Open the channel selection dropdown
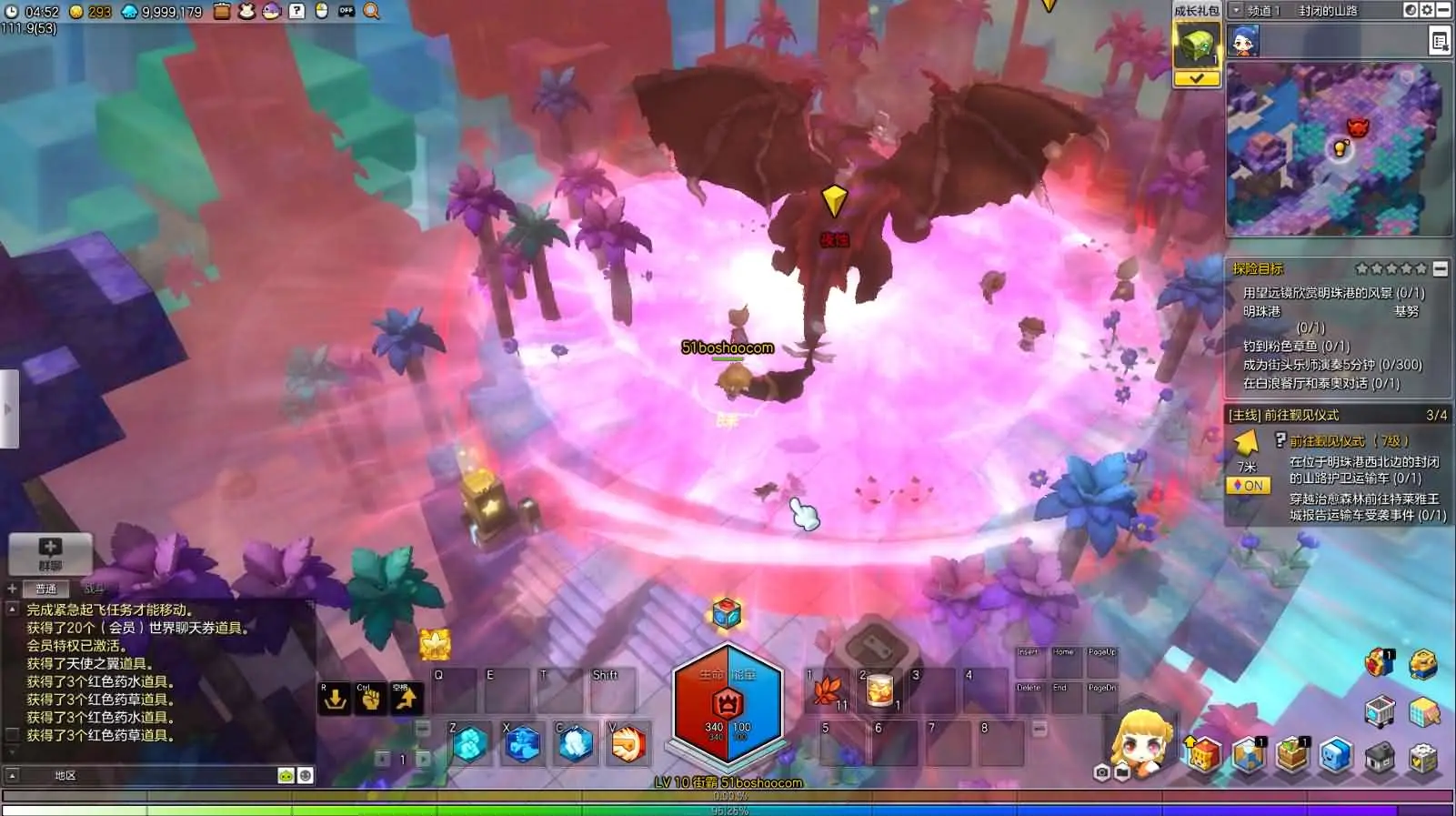Image resolution: width=1456 pixels, height=816 pixels. click(x=1236, y=10)
